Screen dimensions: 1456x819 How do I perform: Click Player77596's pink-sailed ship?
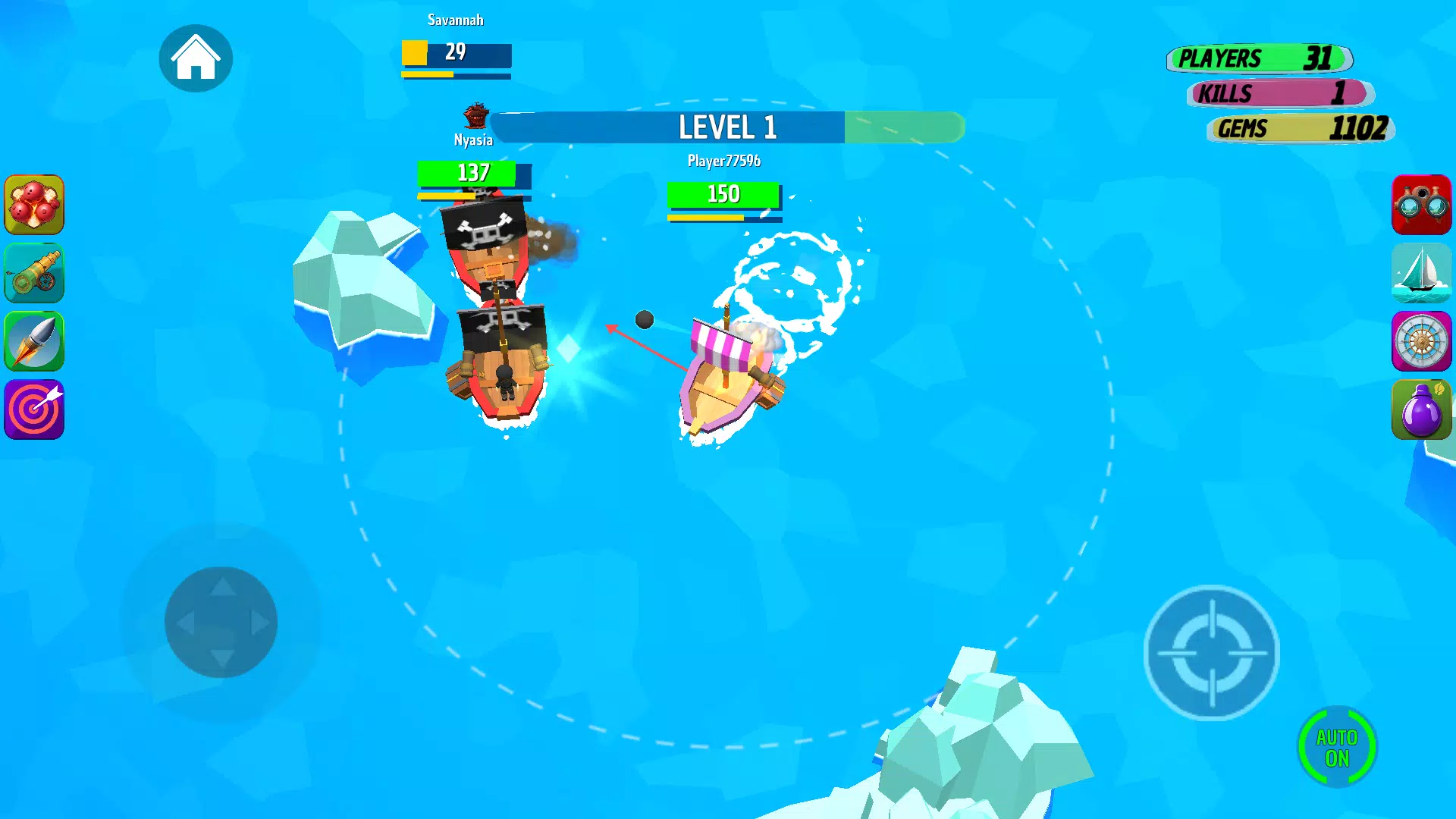coord(724,372)
